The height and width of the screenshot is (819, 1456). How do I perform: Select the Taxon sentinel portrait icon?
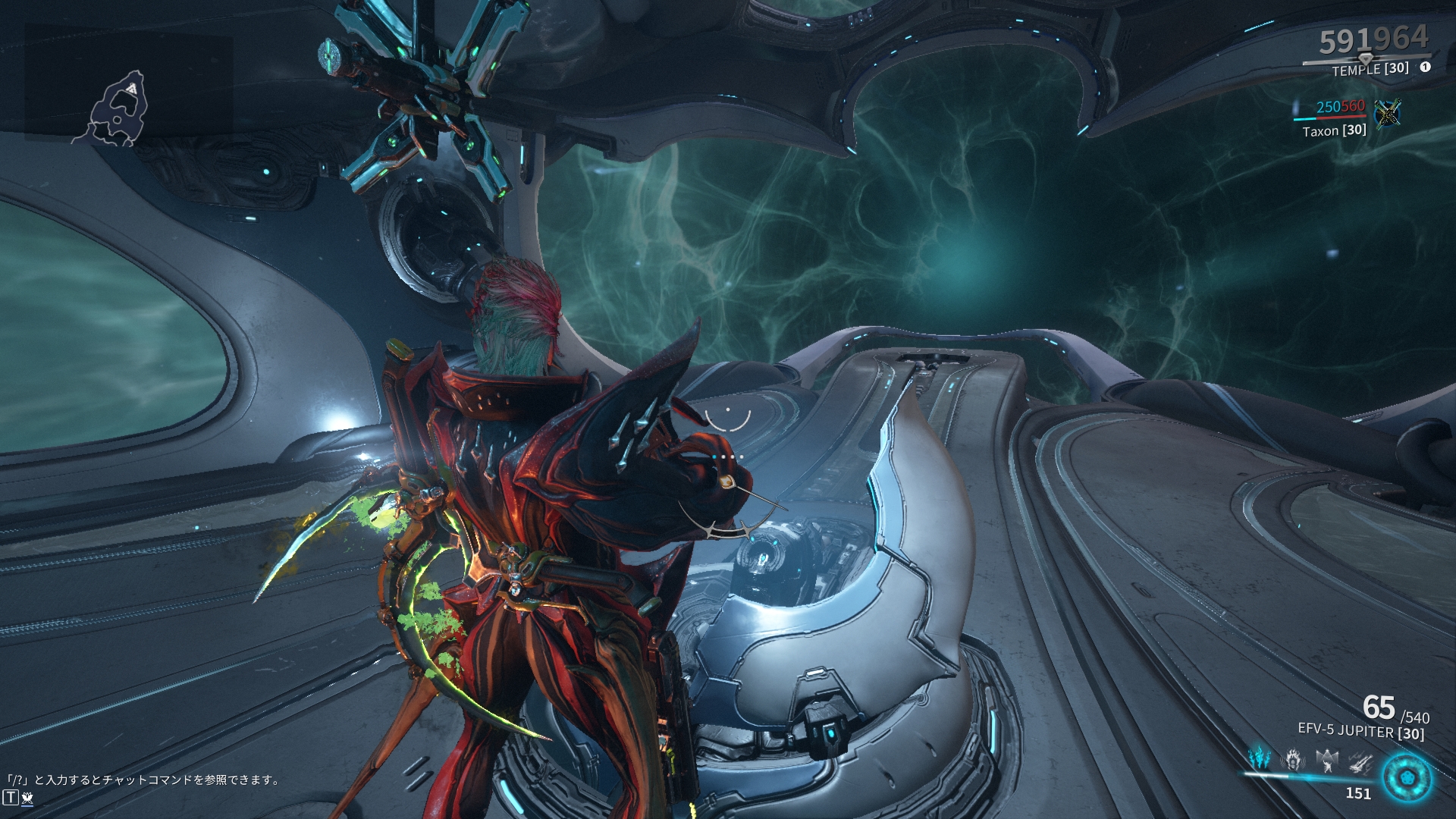[1387, 113]
